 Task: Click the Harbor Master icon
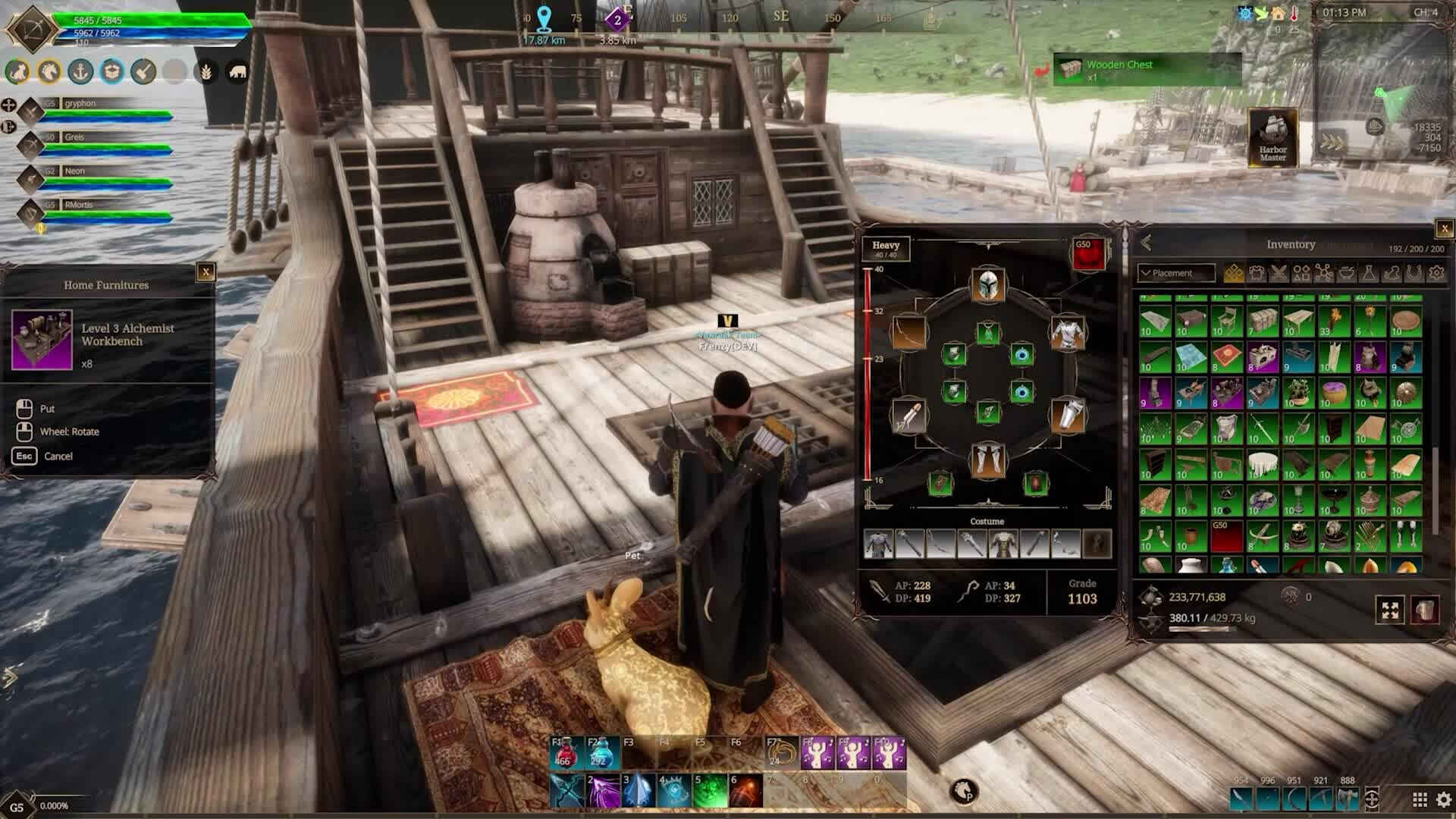pyautogui.click(x=1272, y=136)
